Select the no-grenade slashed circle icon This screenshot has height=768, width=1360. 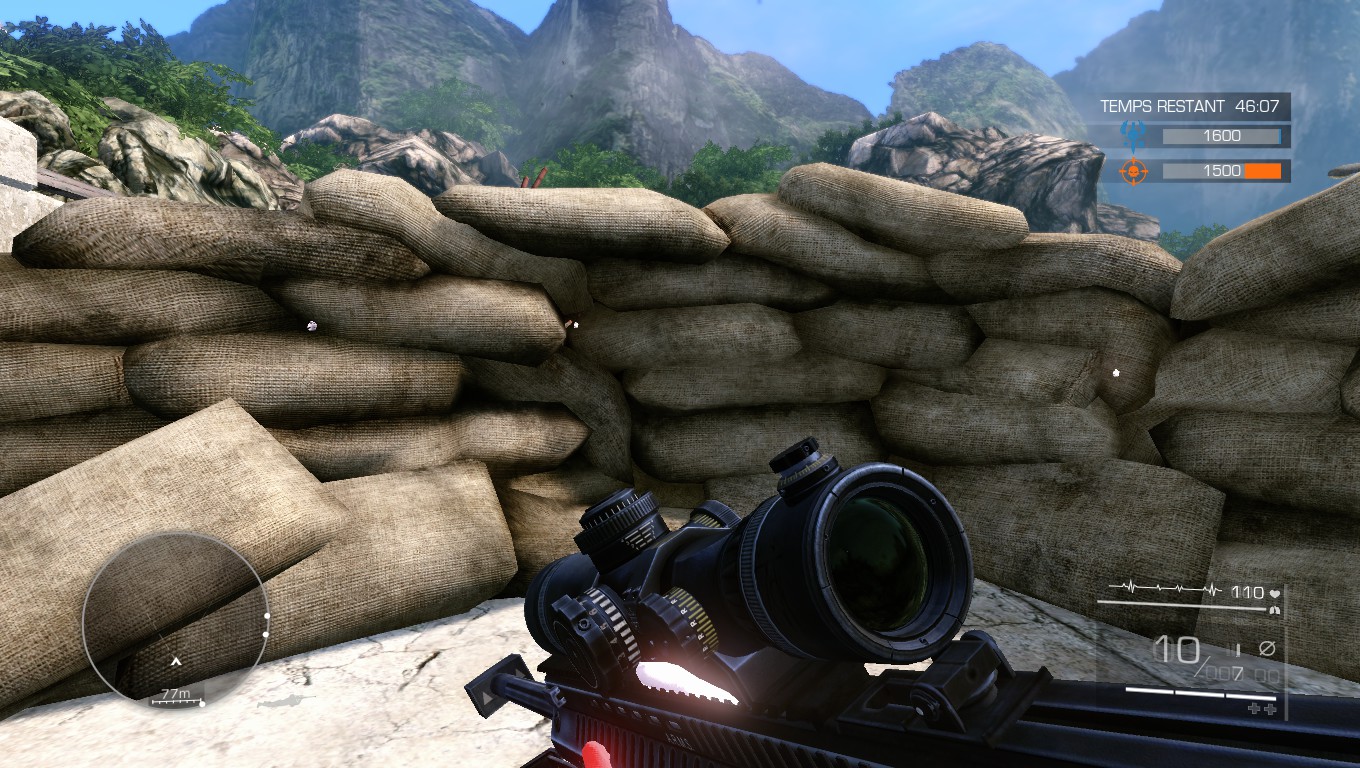pyautogui.click(x=1268, y=647)
